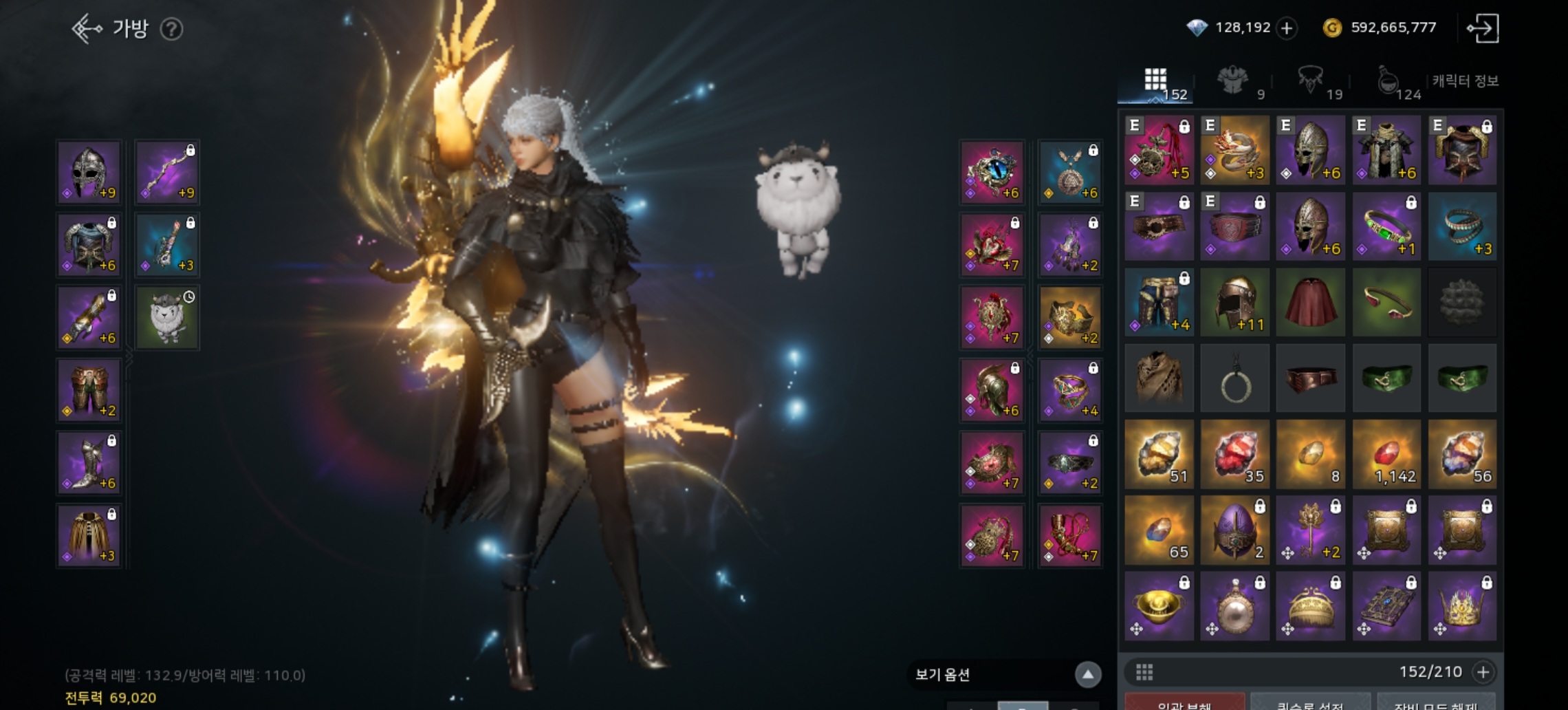This screenshot has height=710, width=1568.
Task: Switch to the armor equipment tab
Action: coord(1233,83)
